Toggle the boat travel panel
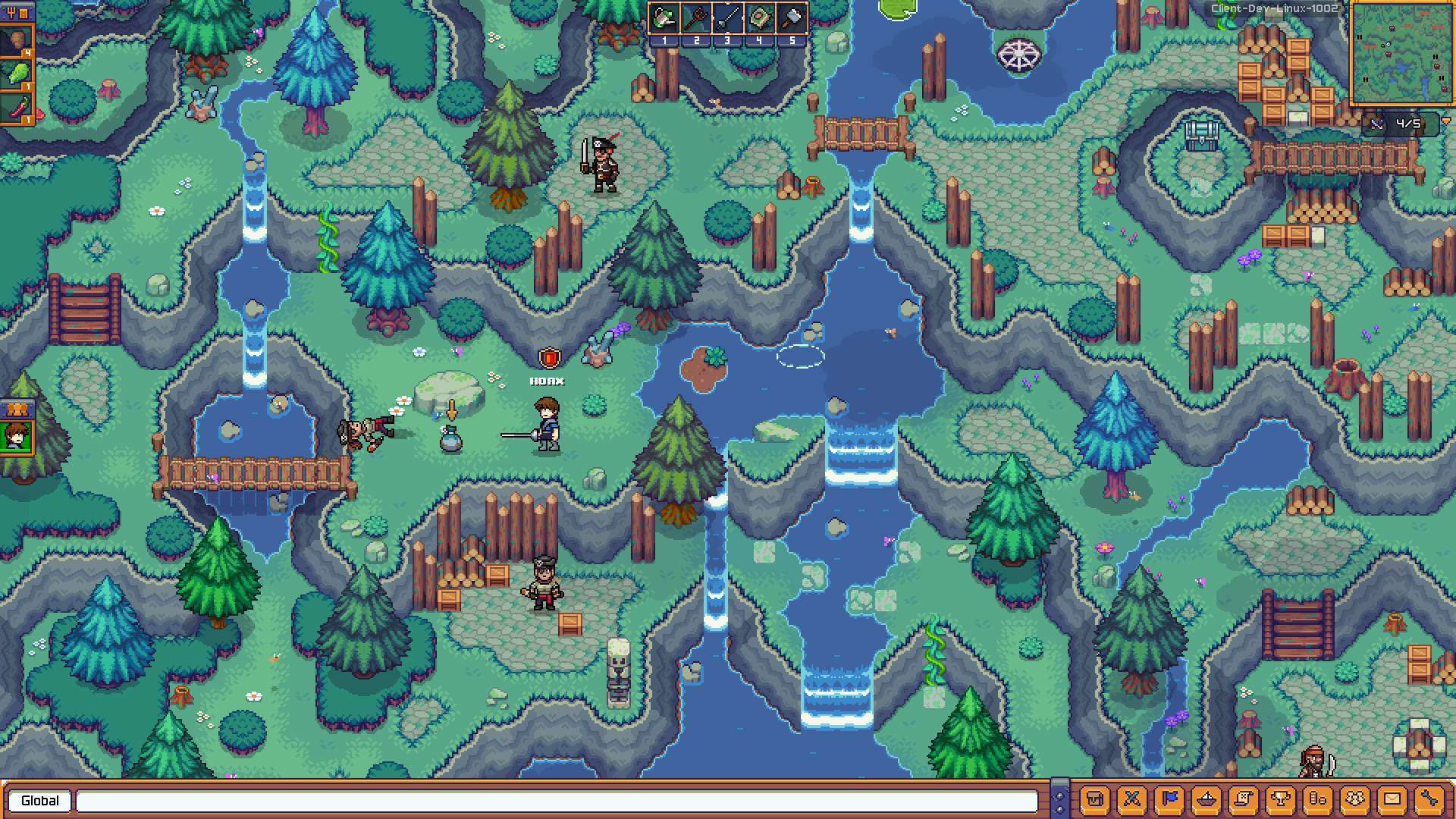This screenshot has height=819, width=1456. pyautogui.click(x=1207, y=799)
